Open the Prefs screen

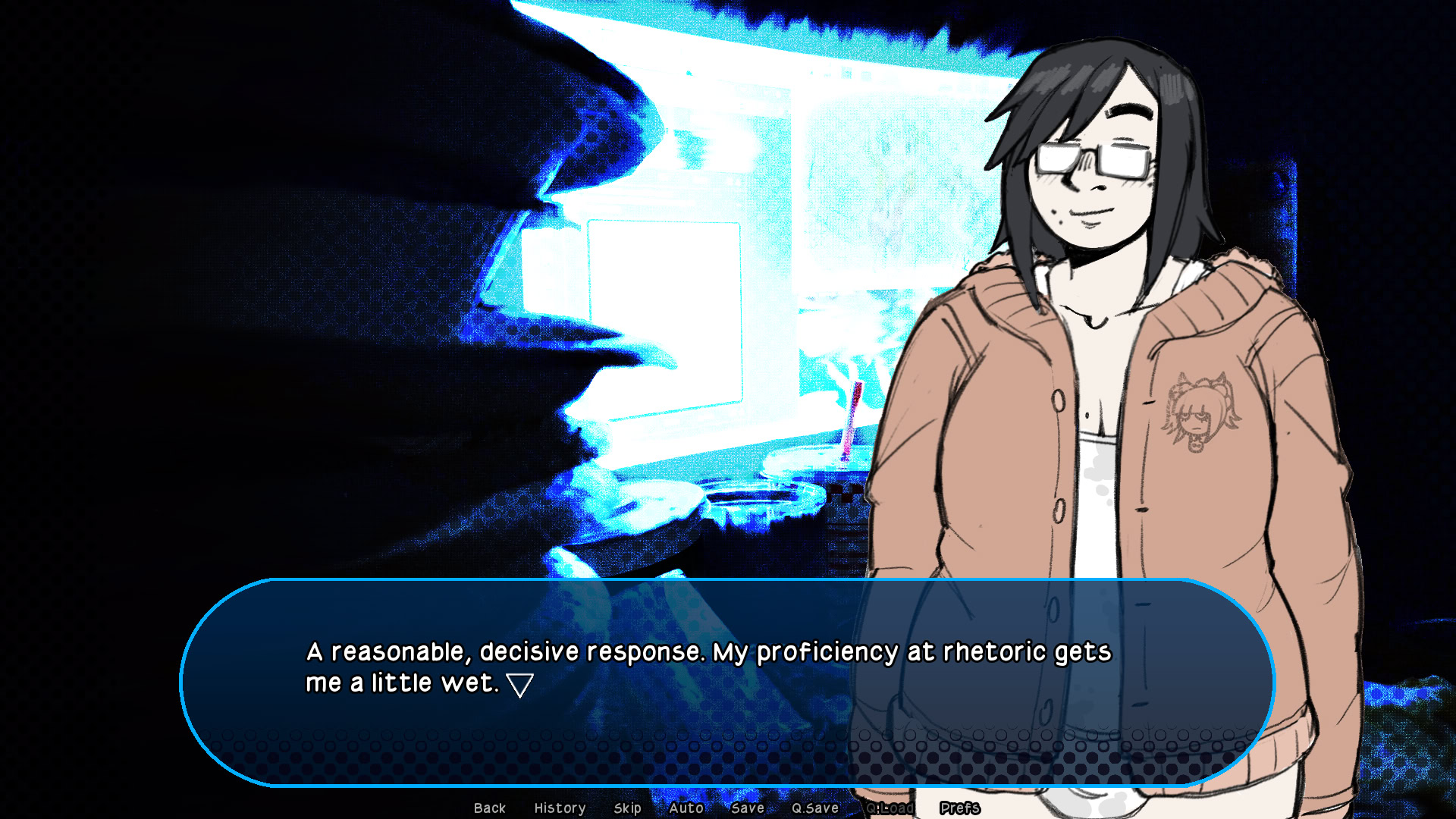960,808
